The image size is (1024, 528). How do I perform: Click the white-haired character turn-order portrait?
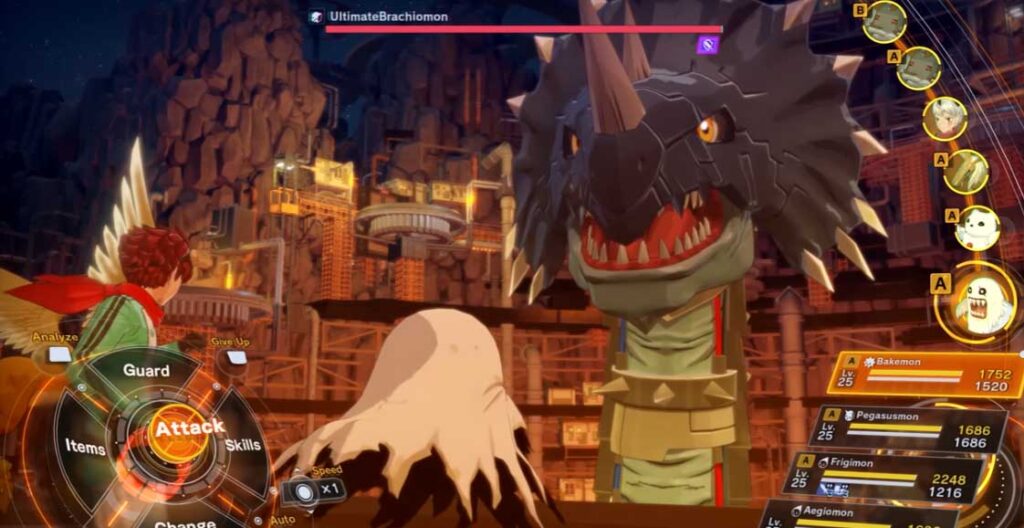click(945, 119)
